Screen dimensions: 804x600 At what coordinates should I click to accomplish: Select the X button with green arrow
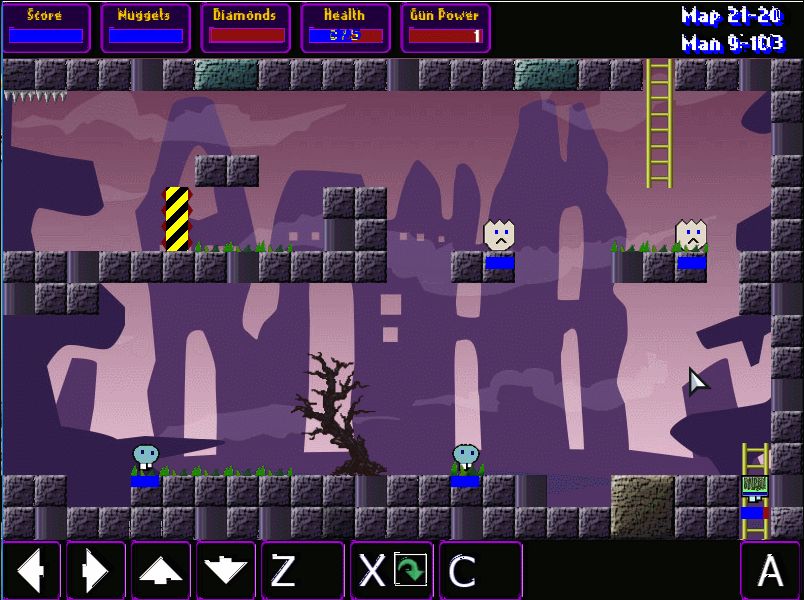tap(391, 570)
